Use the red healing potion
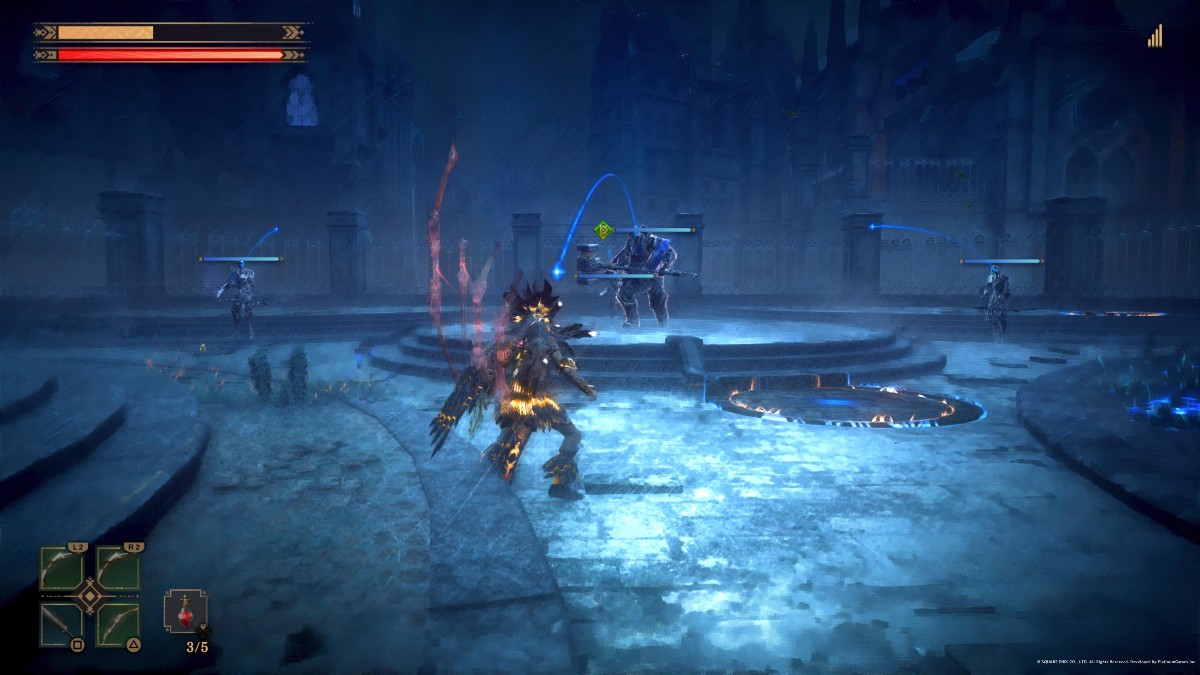The image size is (1200, 675). 186,611
